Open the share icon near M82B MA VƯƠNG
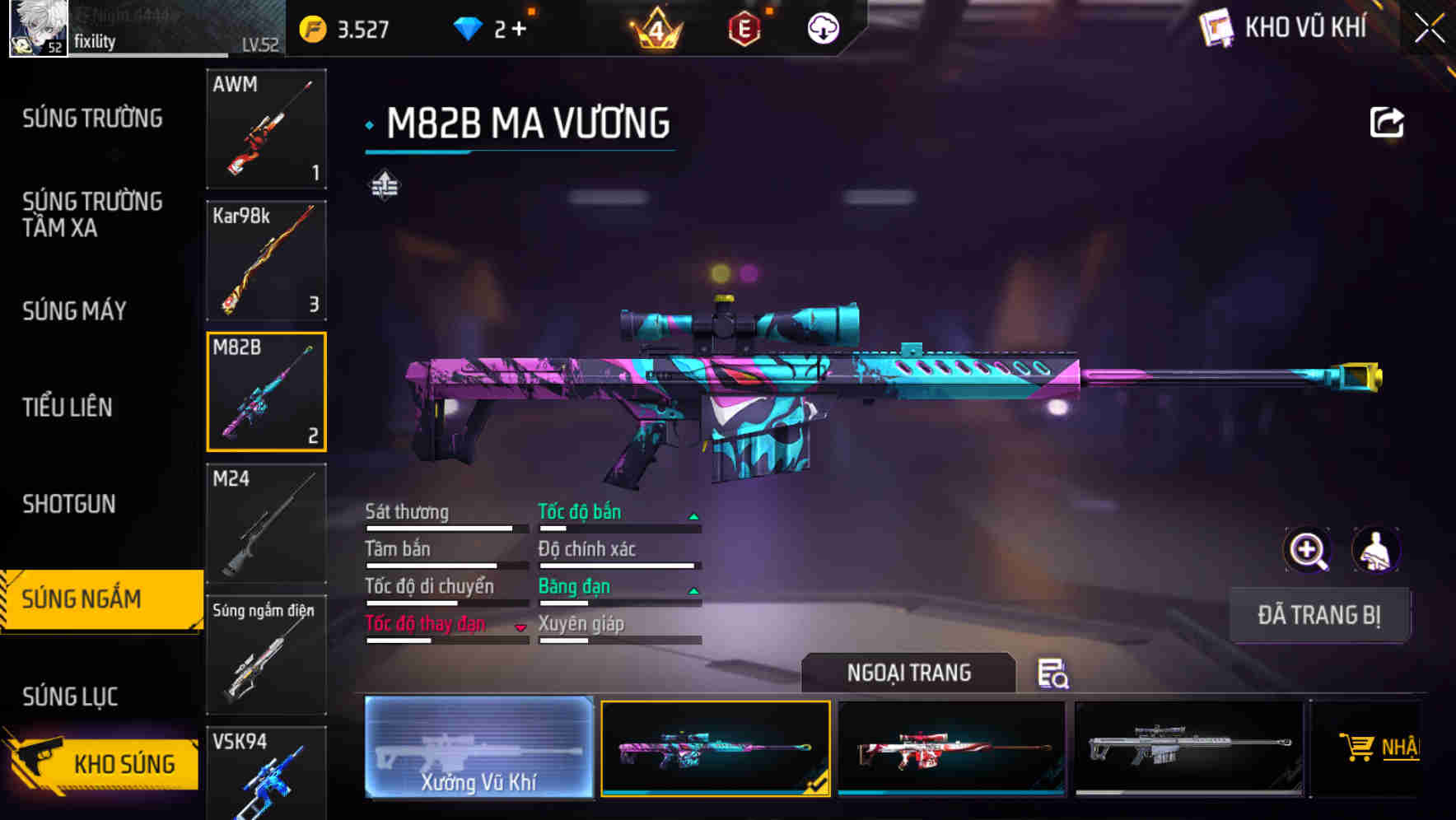This screenshot has height=820, width=1456. click(1388, 121)
